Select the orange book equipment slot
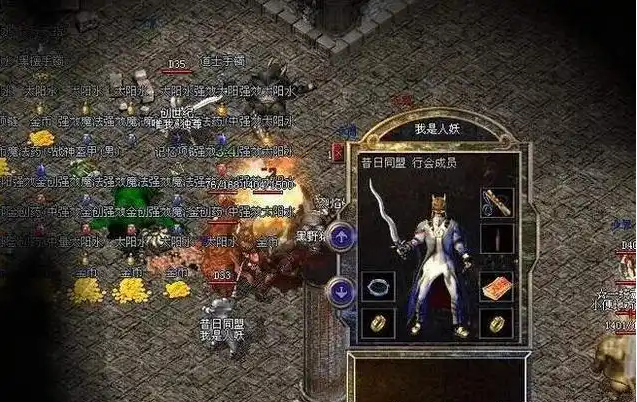The width and height of the screenshot is (637, 402). [497, 287]
